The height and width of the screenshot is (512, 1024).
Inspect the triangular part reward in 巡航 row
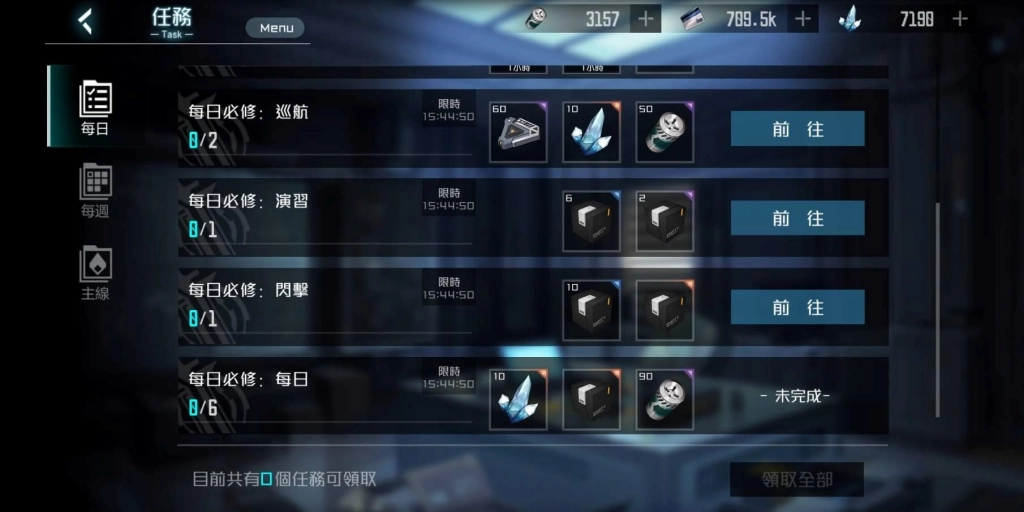(518, 132)
